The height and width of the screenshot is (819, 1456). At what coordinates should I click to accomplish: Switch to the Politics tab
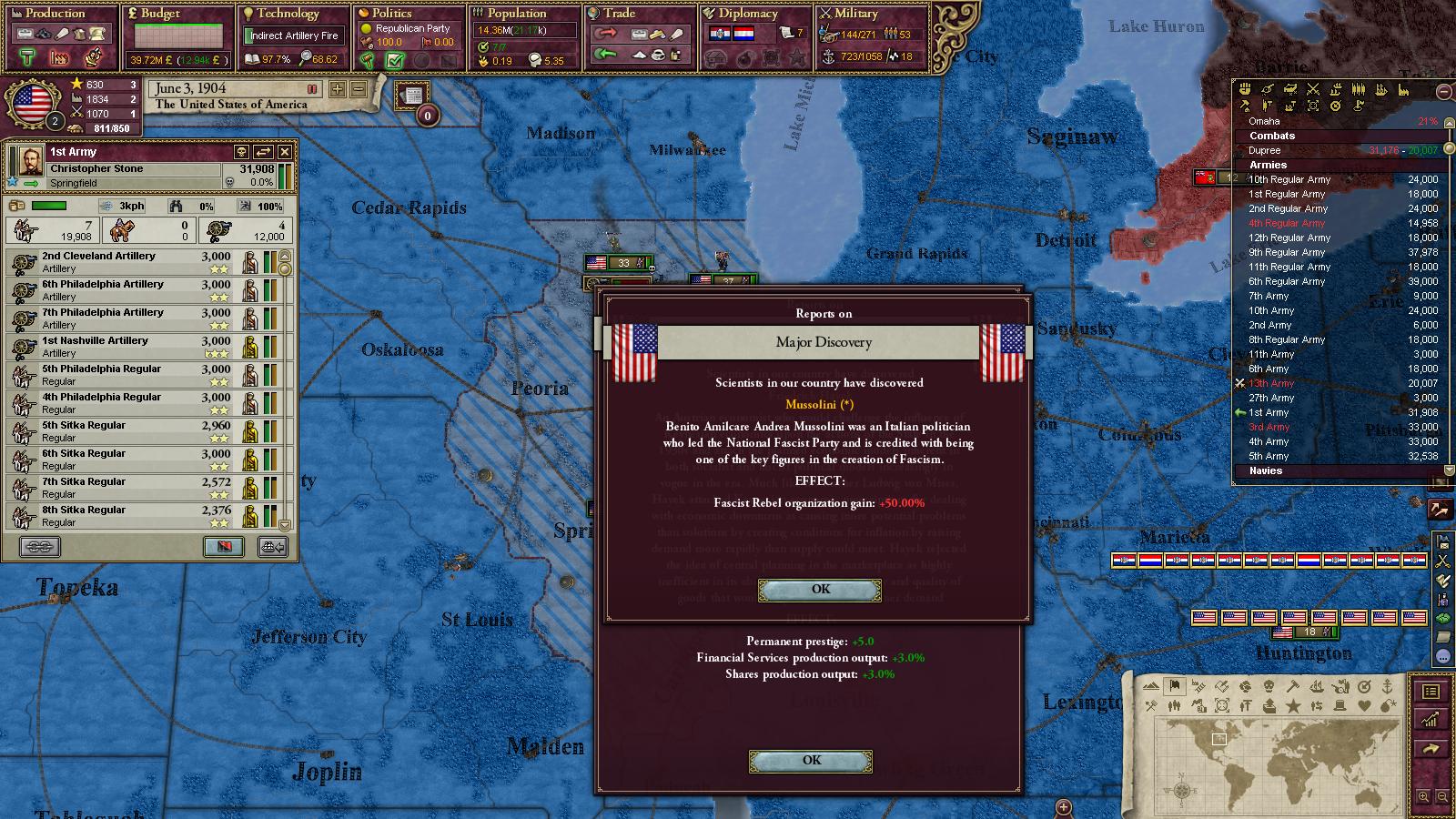[391, 14]
